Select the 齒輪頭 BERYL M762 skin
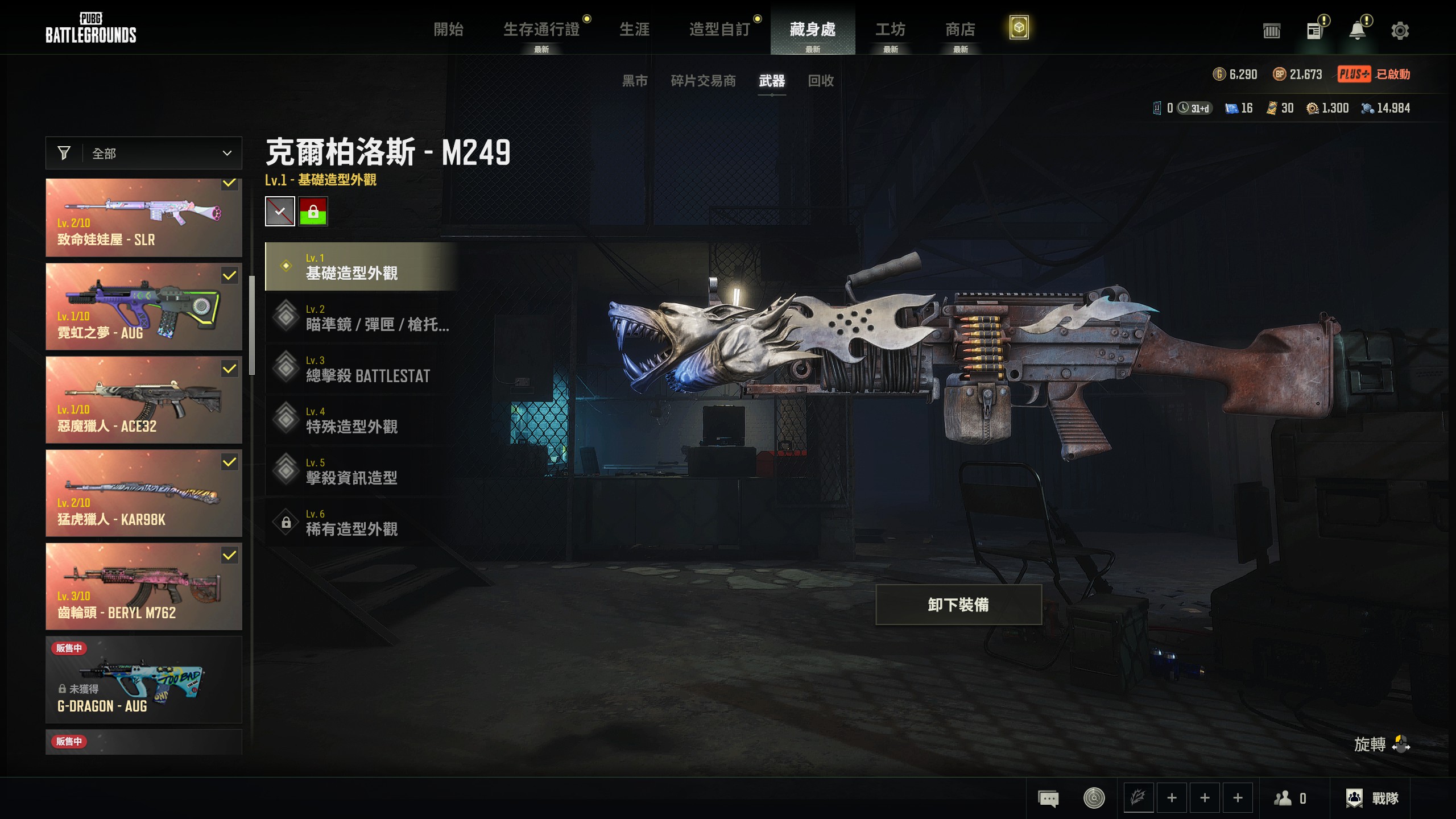Screen dimensions: 1456x819 tap(144, 586)
